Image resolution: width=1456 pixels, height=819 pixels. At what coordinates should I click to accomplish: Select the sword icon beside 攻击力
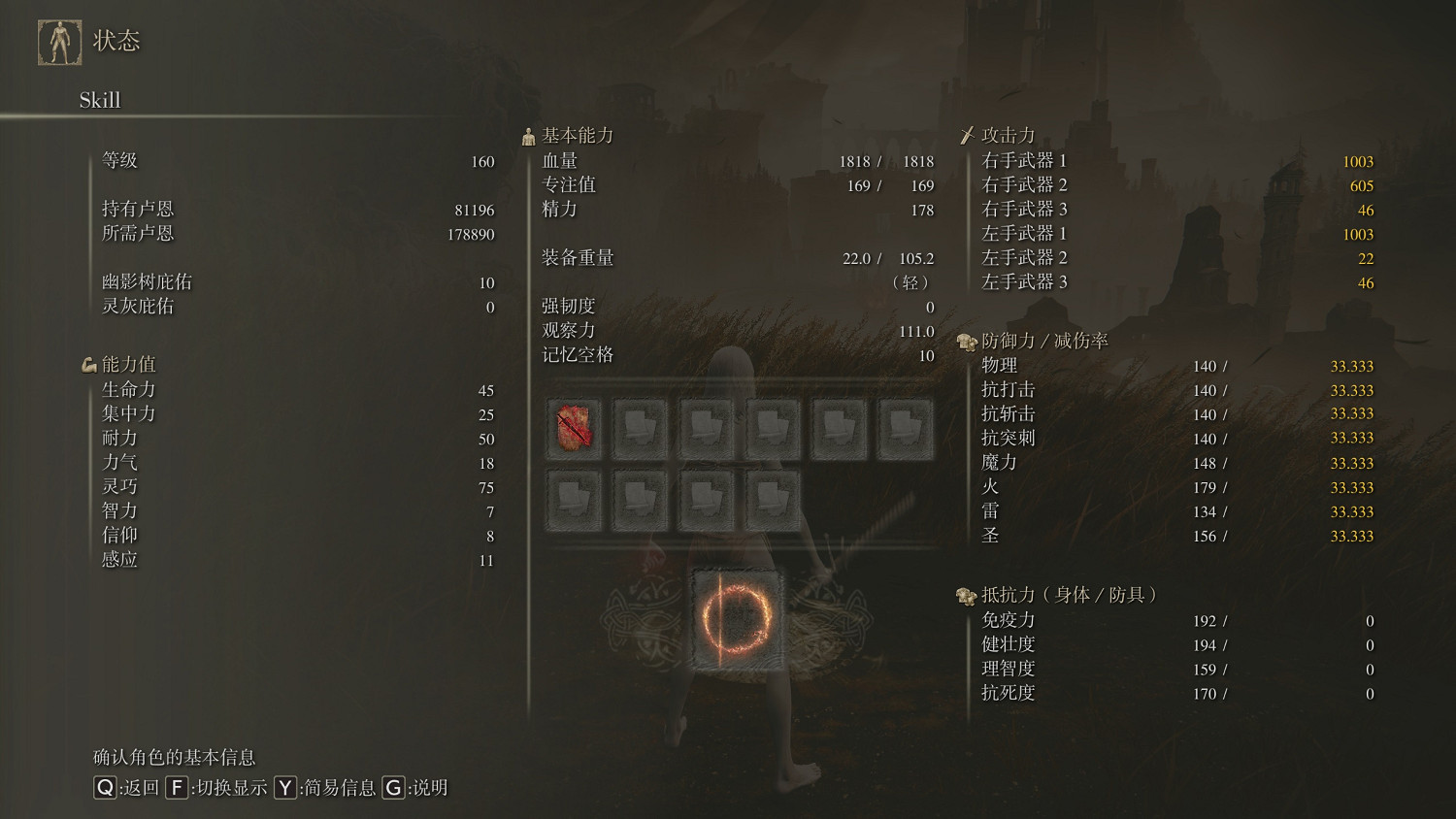pos(967,135)
